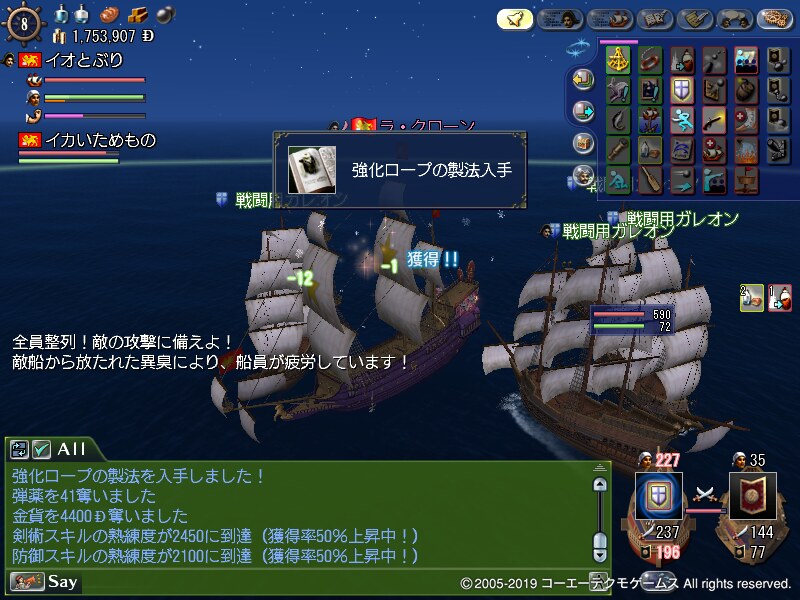Select the running cyan figure skill
The image size is (800, 600).
[x=681, y=121]
